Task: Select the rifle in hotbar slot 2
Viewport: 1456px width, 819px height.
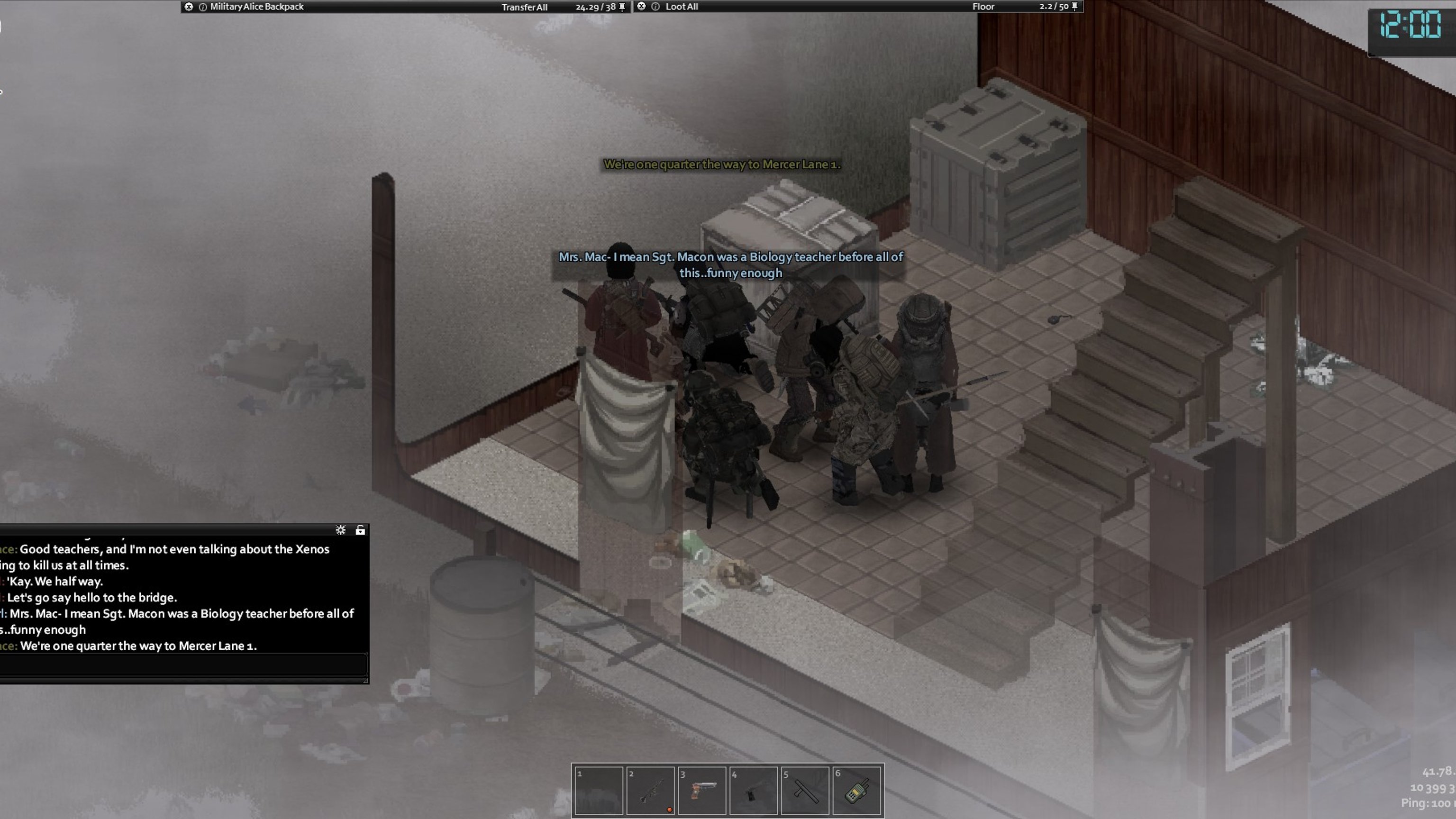Action: [x=649, y=790]
